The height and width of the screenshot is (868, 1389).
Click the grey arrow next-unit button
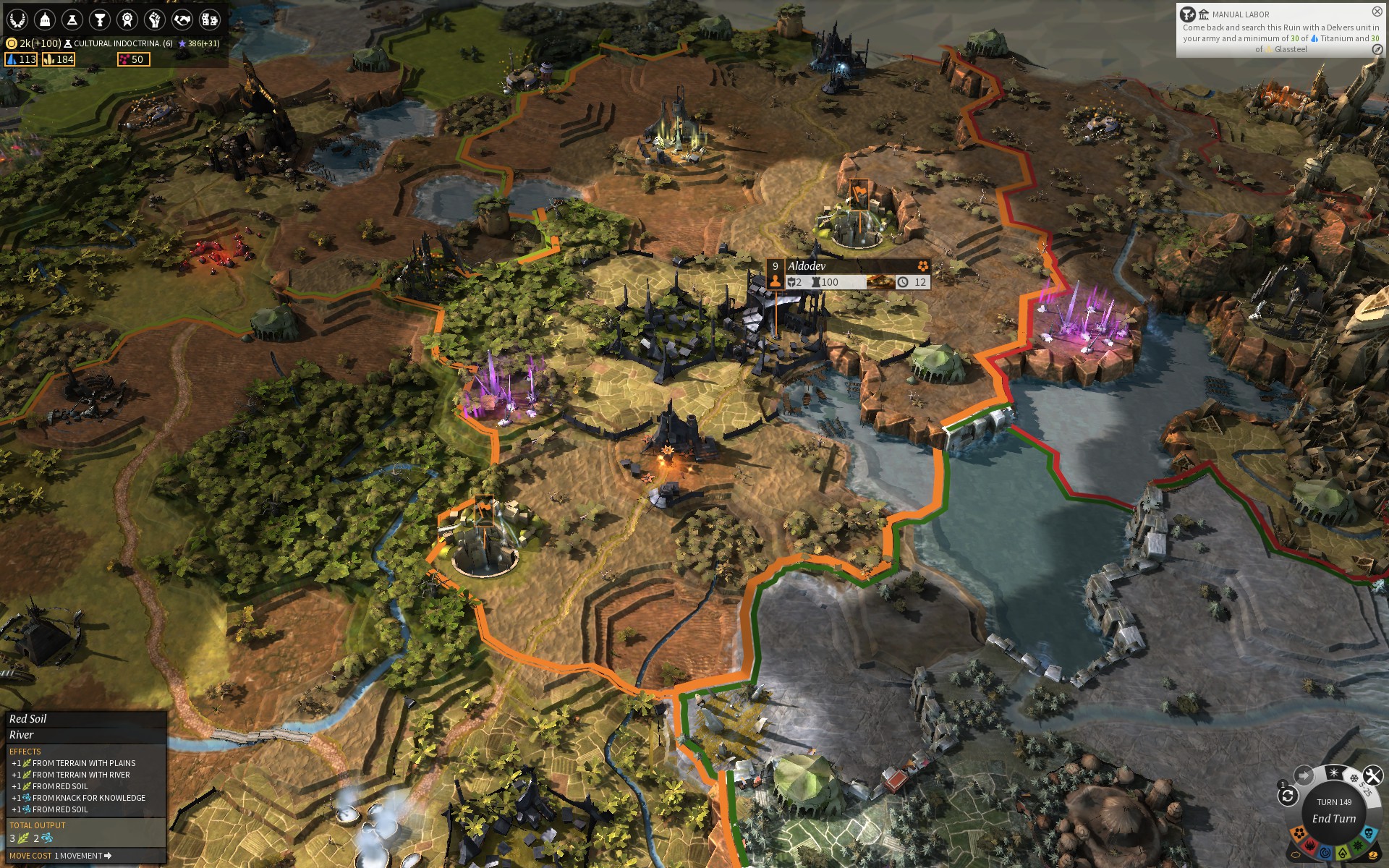tap(1304, 775)
